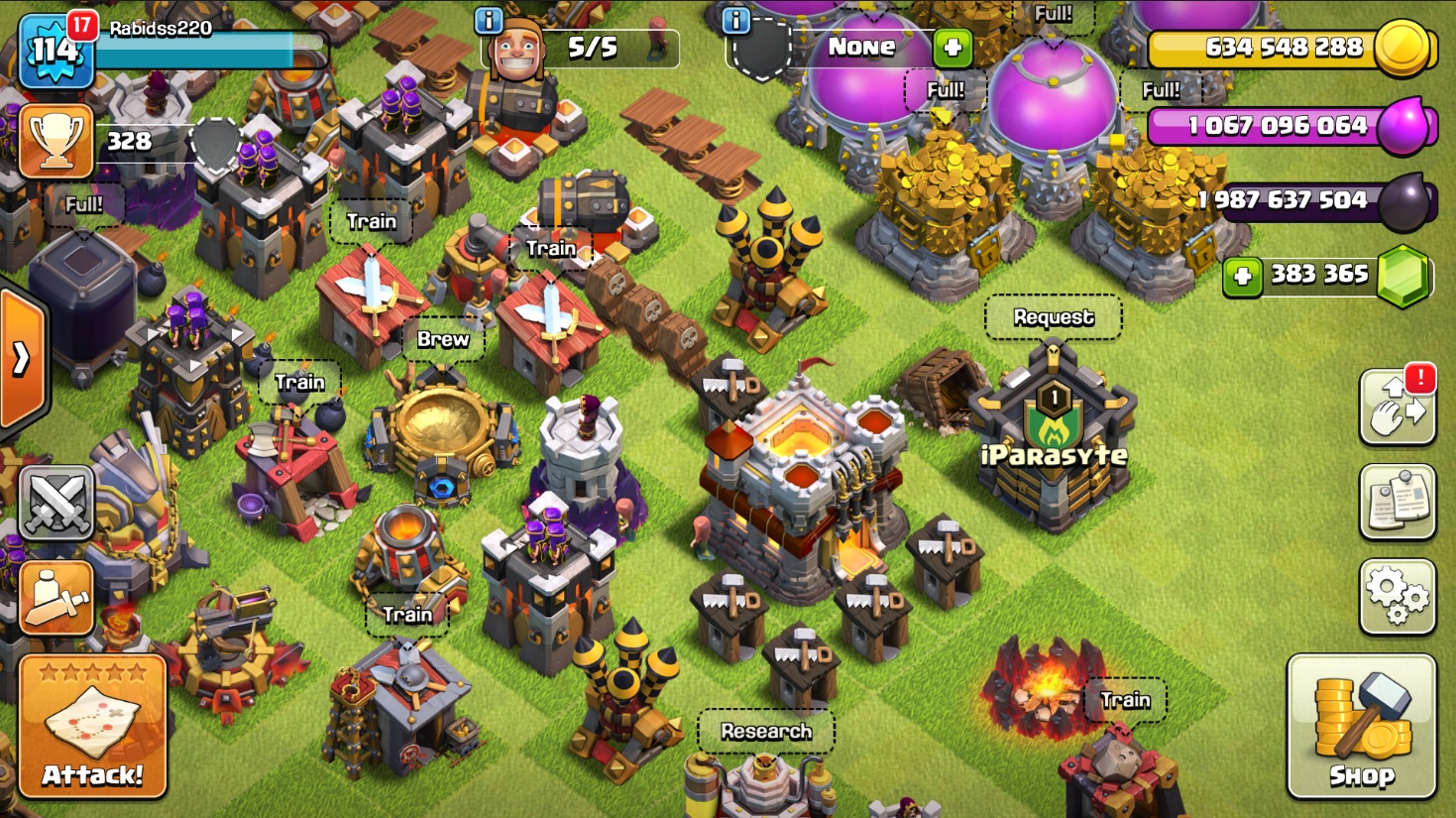Tap Request above the Clan Castle
Viewport: 1456px width, 818px height.
point(1053,317)
